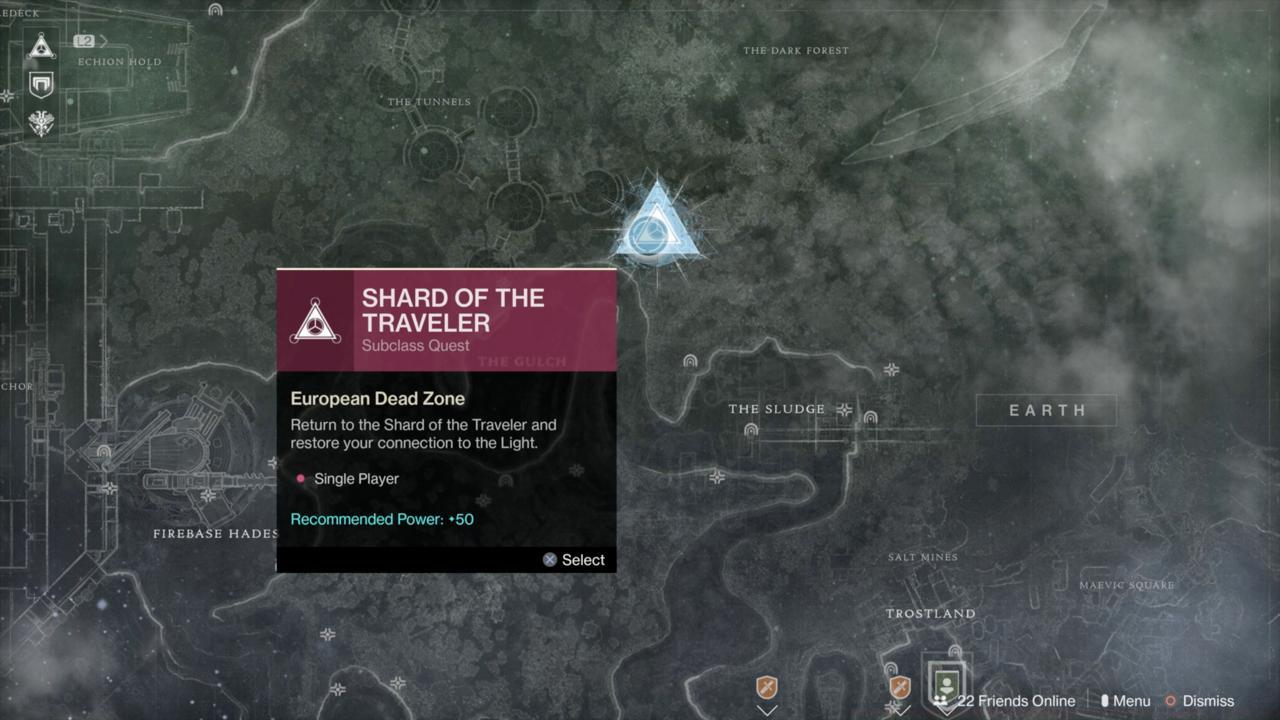Choose the winged emblem icon in the sidebar
Viewport: 1280px width, 720px height.
point(41,123)
